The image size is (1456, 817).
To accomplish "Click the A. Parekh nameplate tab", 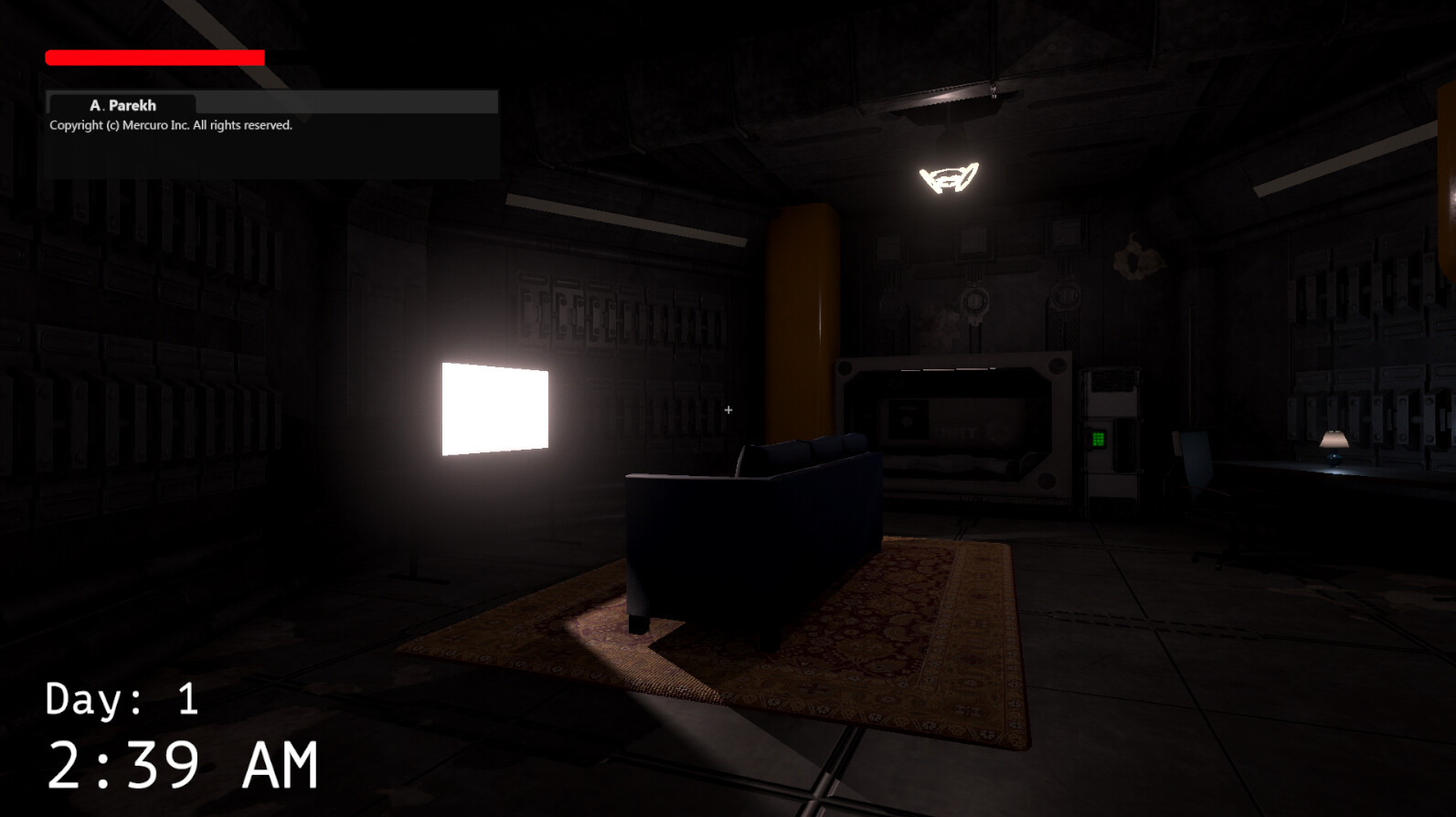I will (122, 105).
